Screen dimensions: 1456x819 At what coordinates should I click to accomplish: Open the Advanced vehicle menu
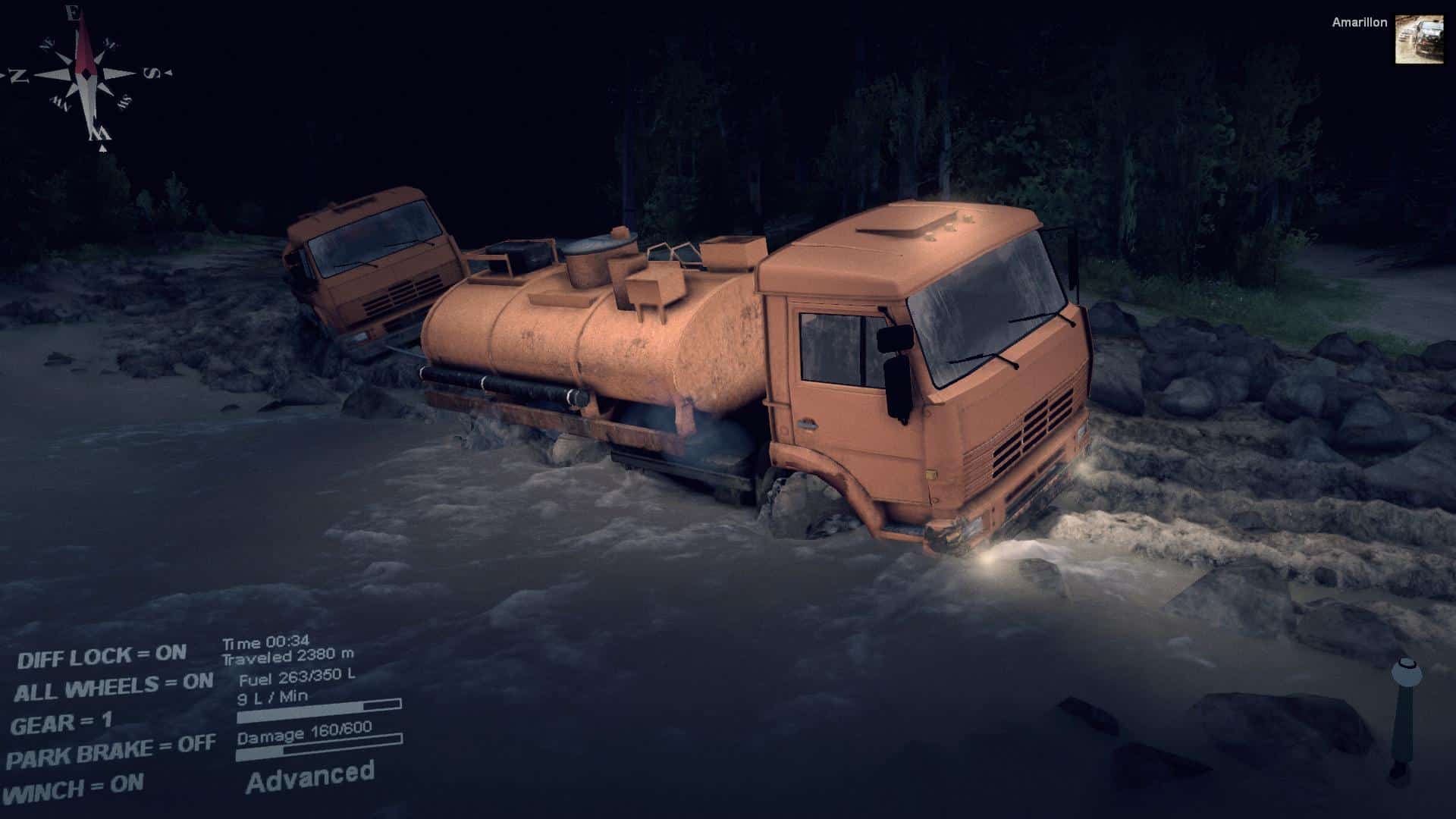310,777
